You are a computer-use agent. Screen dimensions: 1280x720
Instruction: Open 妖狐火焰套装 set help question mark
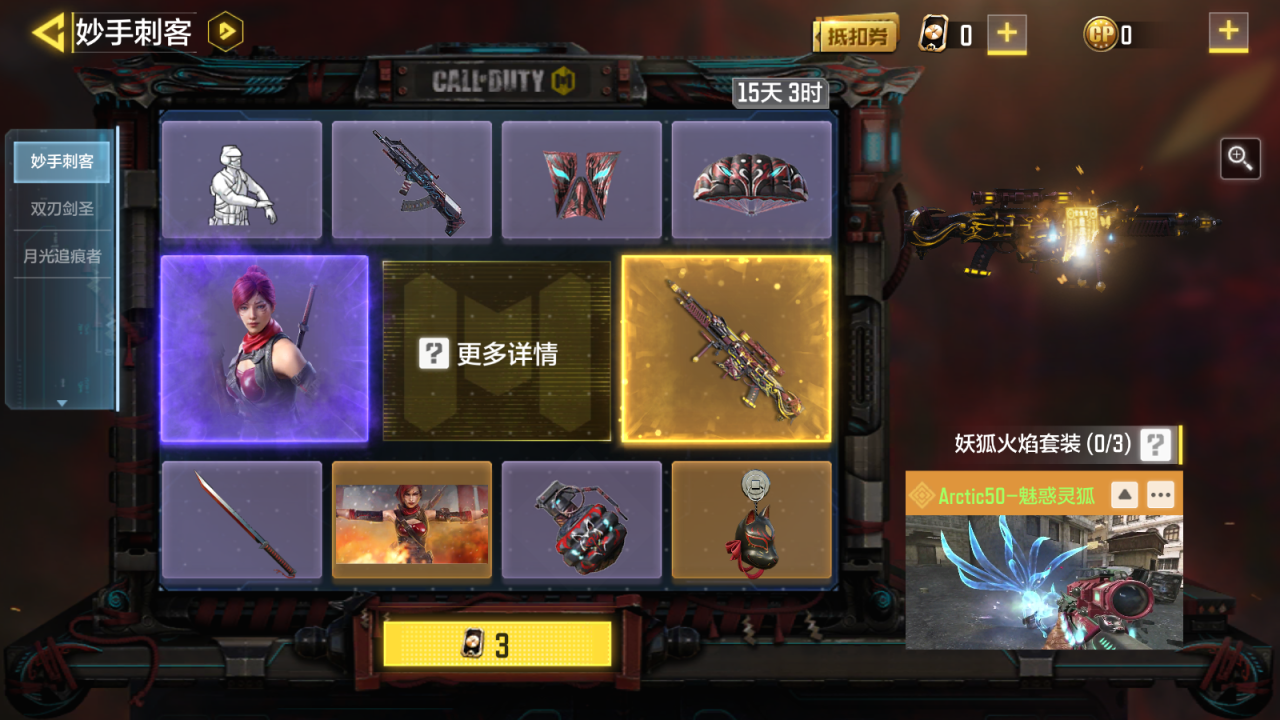[x=1155, y=444]
